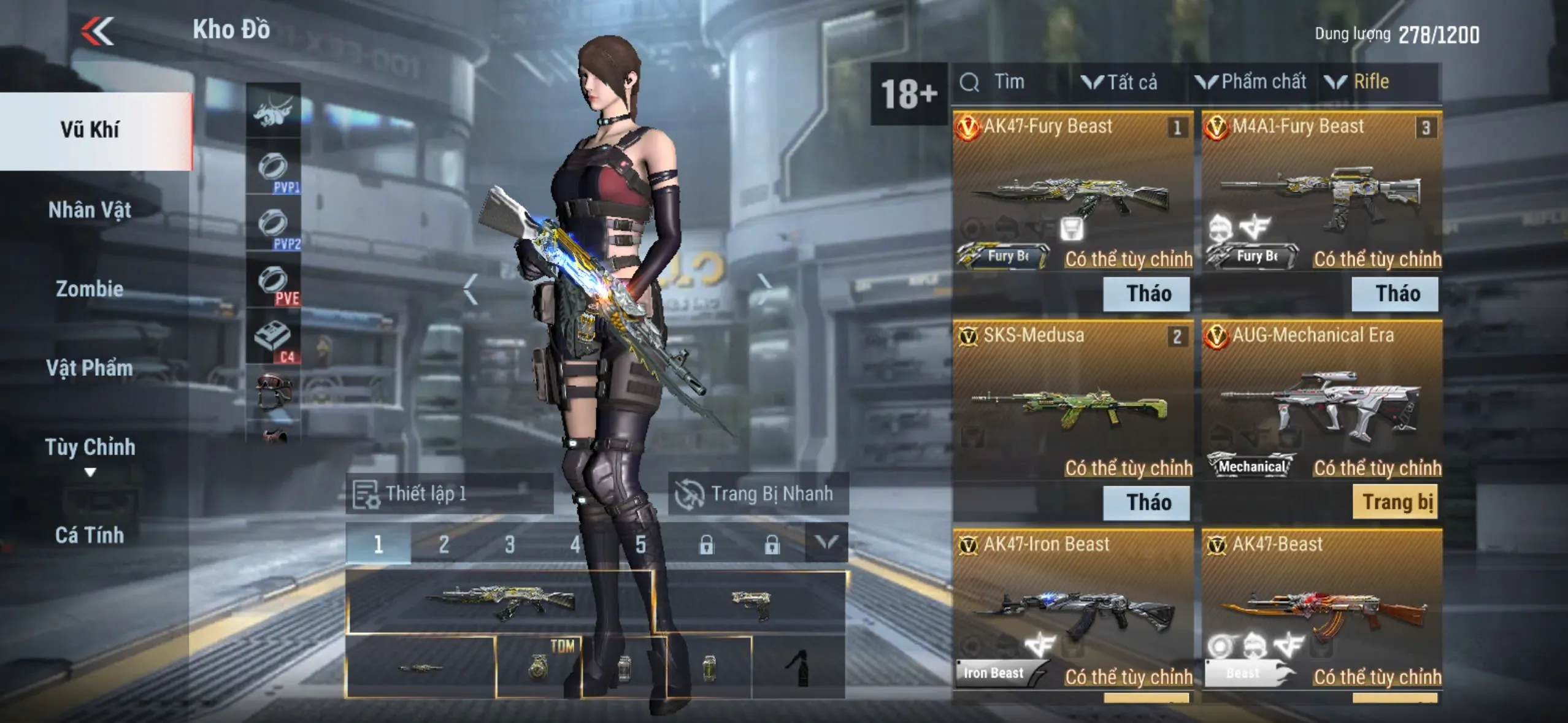The image size is (1568, 723).
Task: Open the Phẩm chất quality dropdown
Action: [x=1251, y=82]
